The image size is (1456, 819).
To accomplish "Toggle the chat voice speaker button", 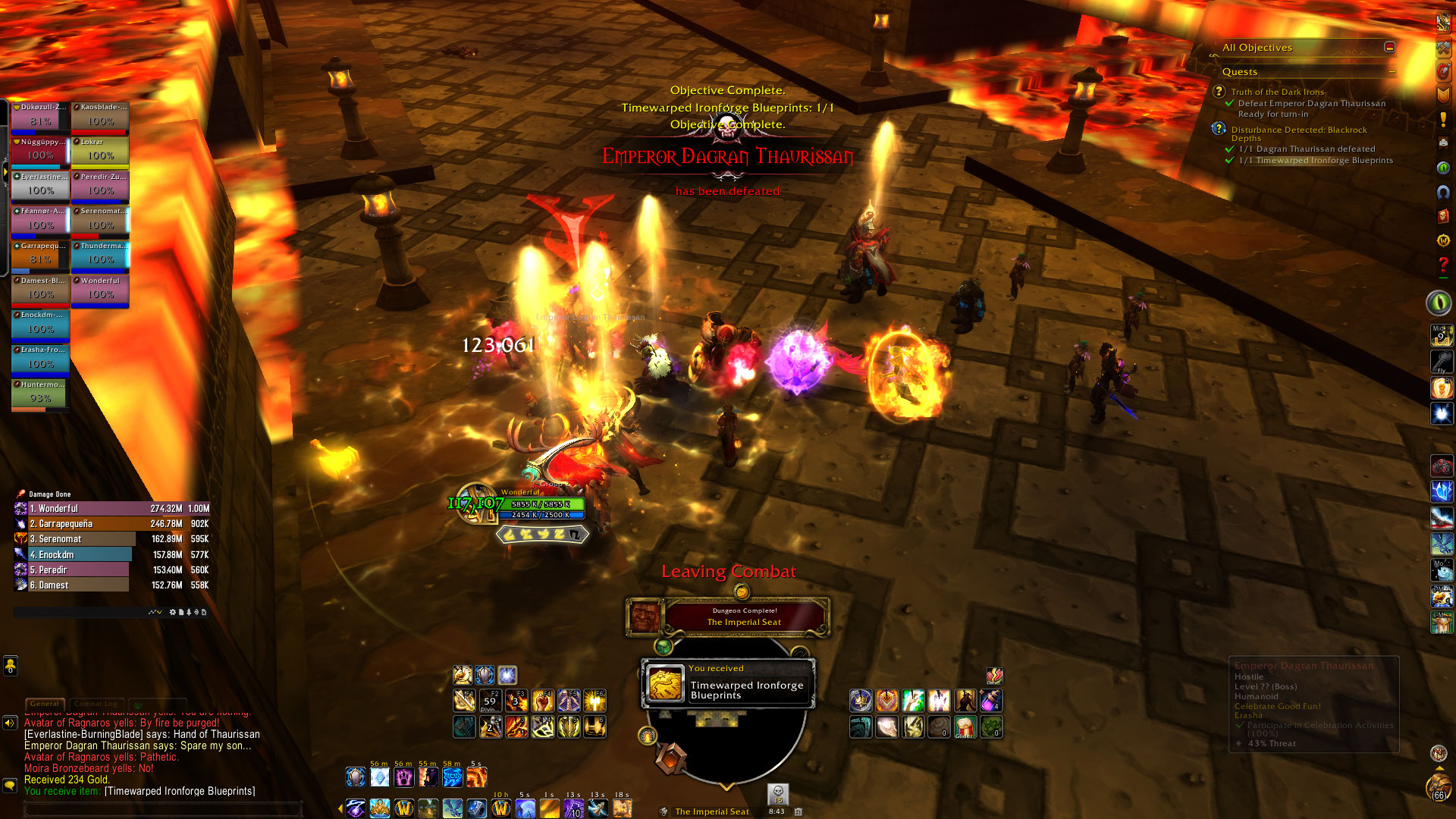I will 10,723.
